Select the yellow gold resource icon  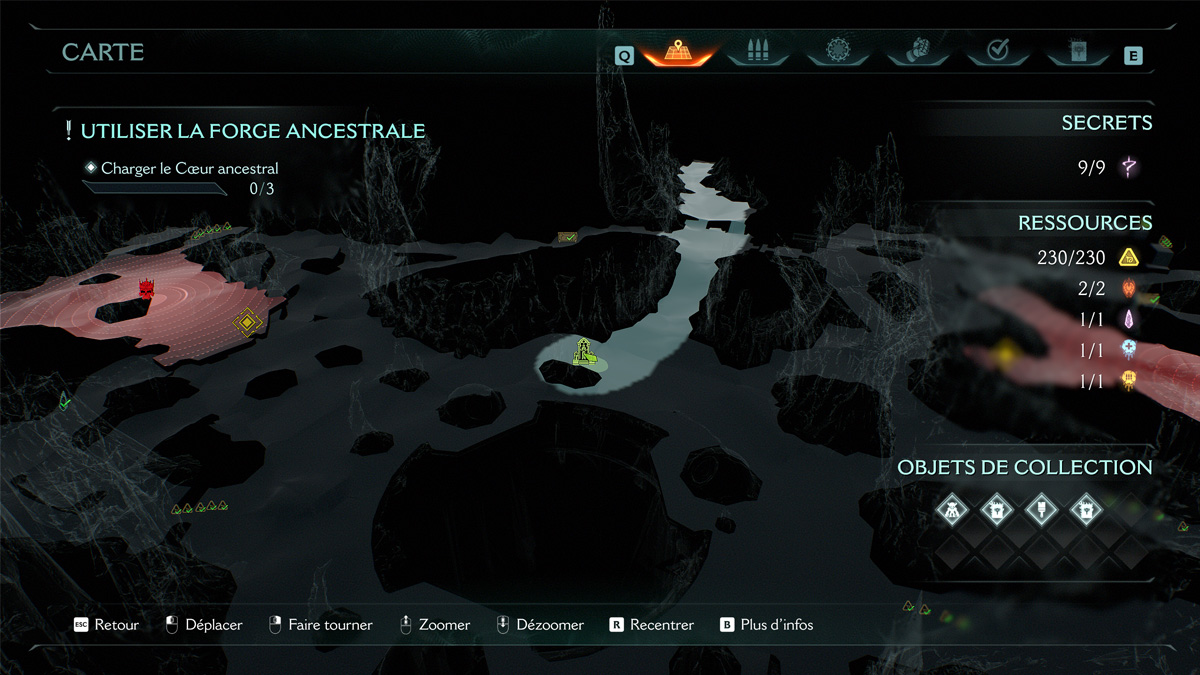click(1129, 258)
